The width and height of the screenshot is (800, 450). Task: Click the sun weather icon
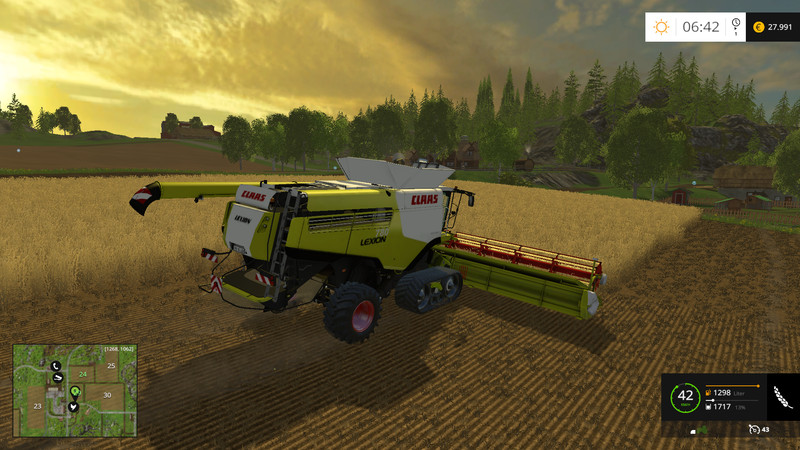661,27
